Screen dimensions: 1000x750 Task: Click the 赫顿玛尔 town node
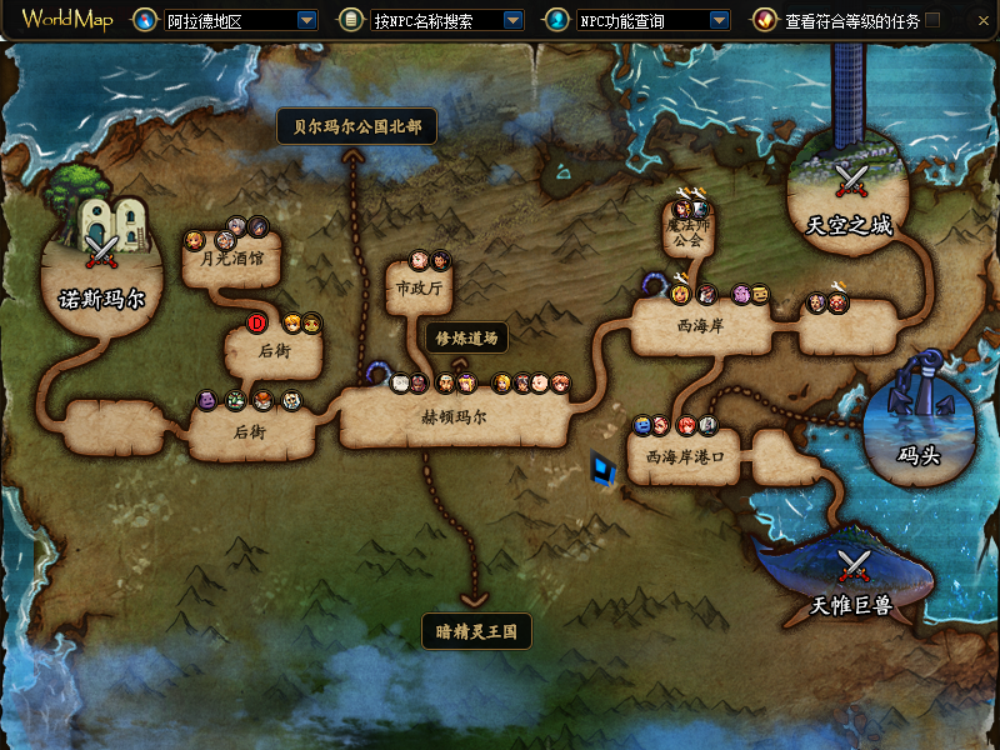point(453,418)
